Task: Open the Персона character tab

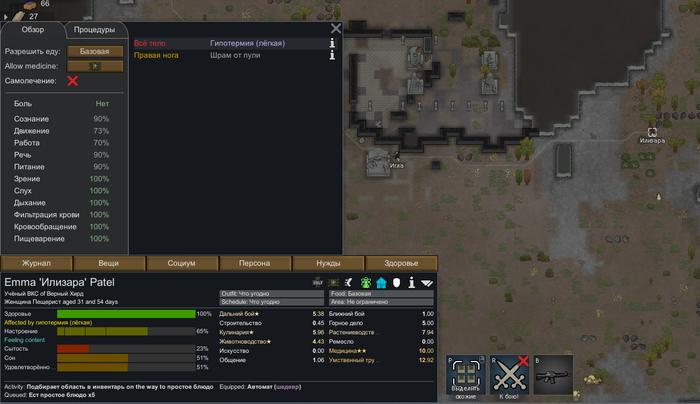Action: pos(255,262)
